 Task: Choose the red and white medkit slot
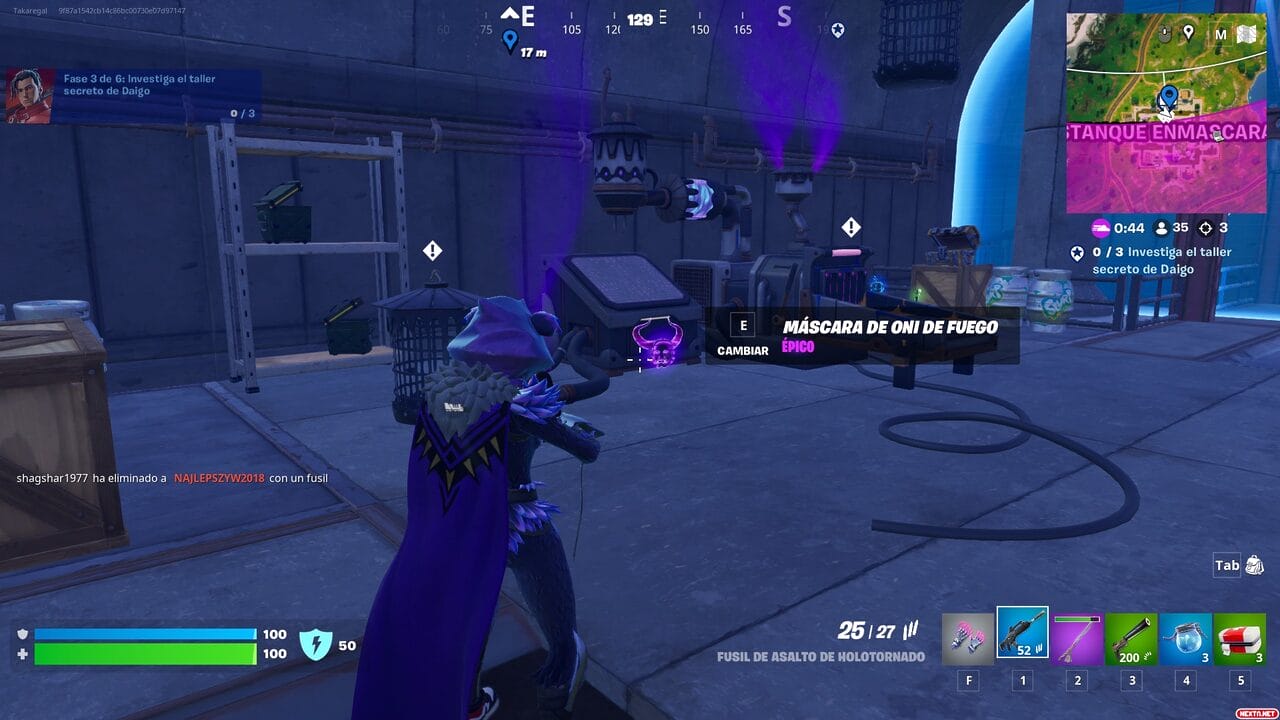[1239, 639]
